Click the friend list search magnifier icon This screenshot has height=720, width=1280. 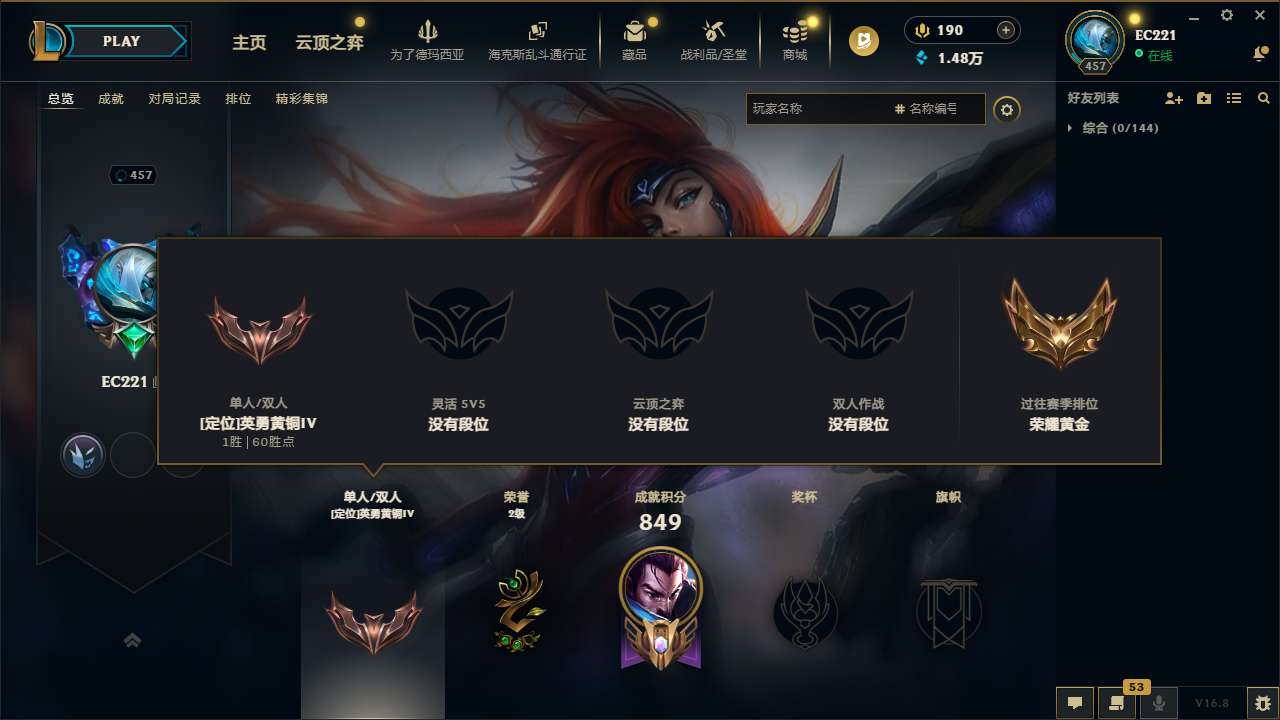coord(1264,98)
